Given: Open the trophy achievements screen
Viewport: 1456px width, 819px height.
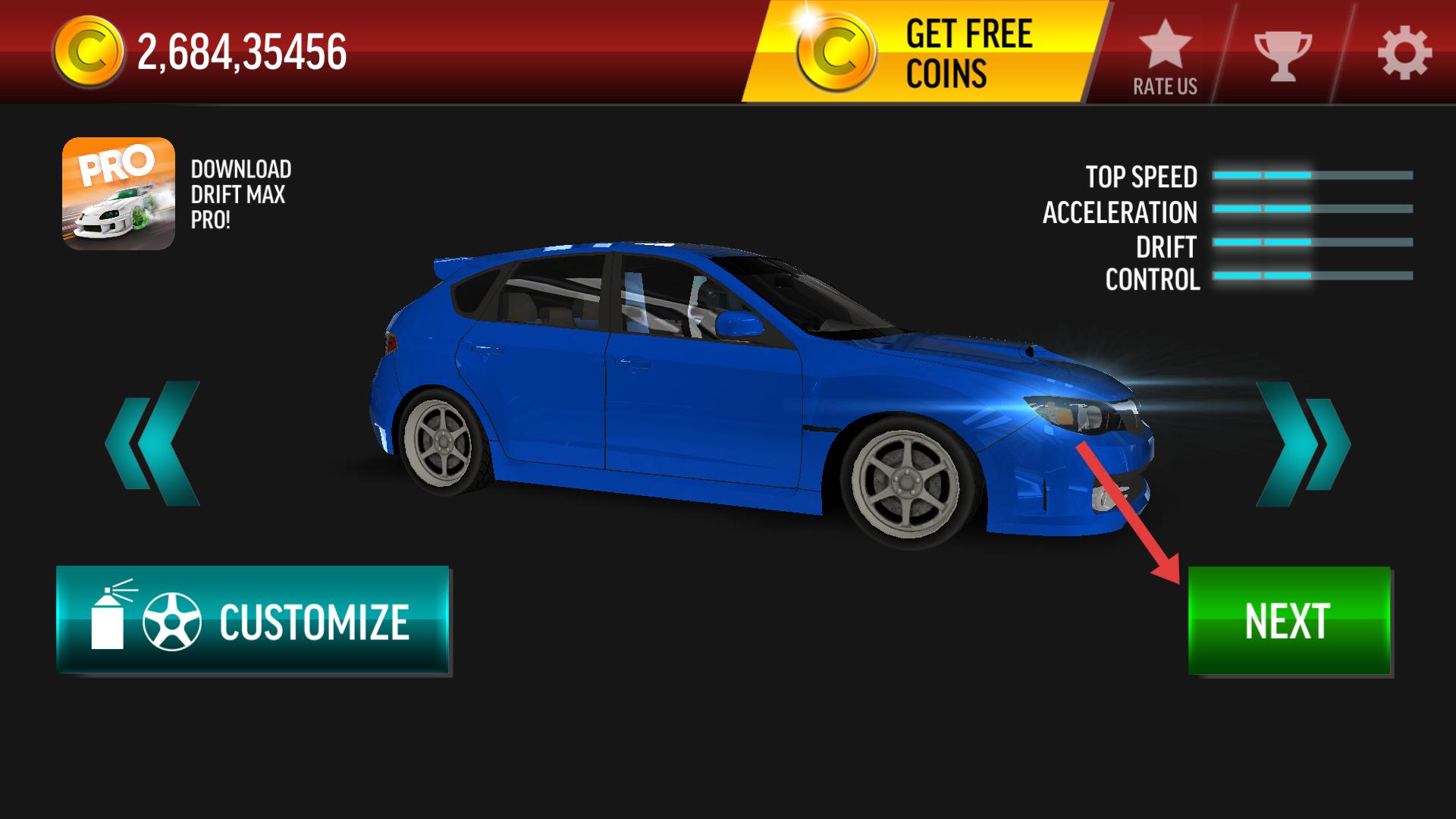Looking at the screenshot, I should pyautogui.click(x=1282, y=55).
